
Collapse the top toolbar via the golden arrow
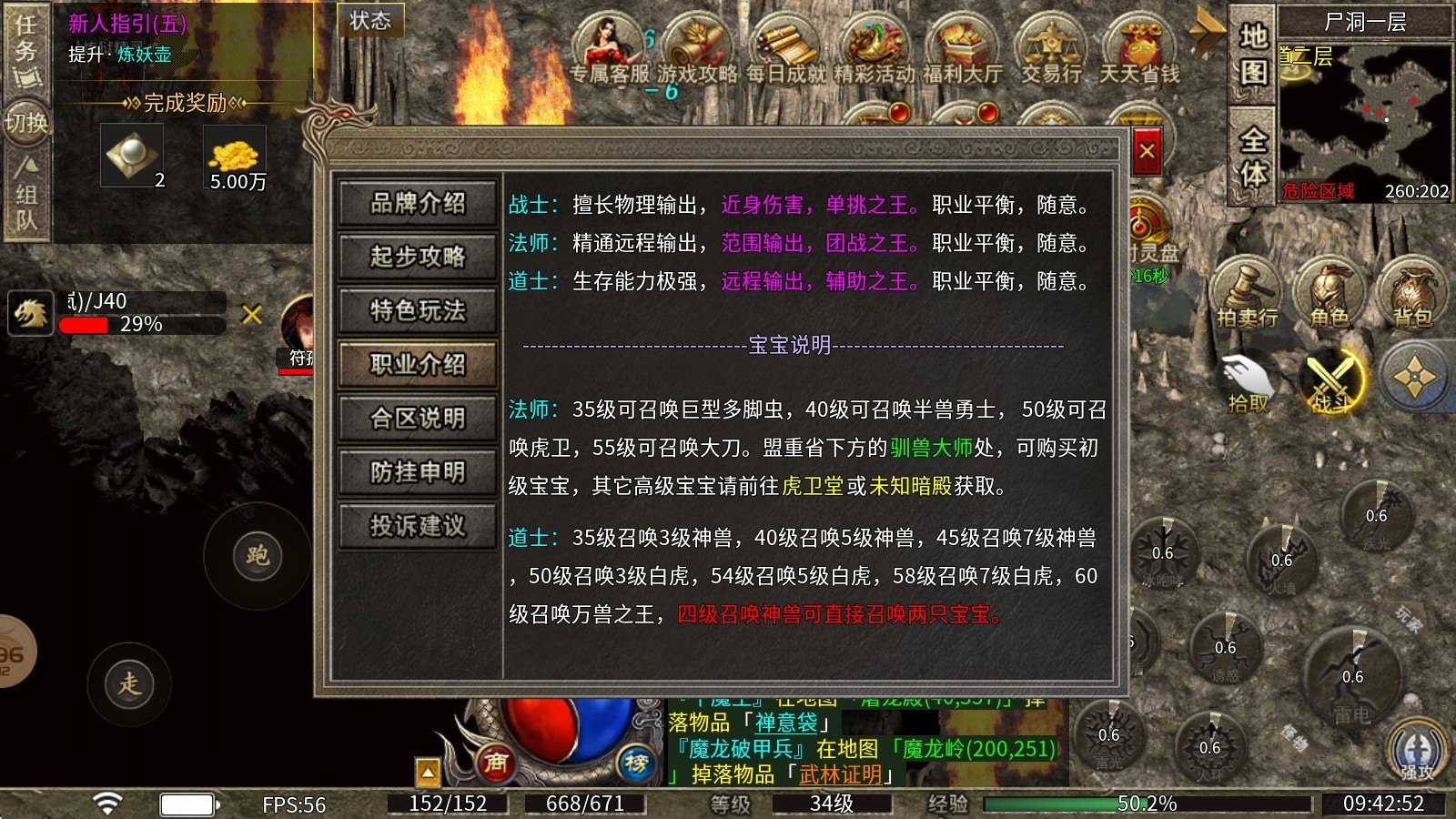point(1208,31)
